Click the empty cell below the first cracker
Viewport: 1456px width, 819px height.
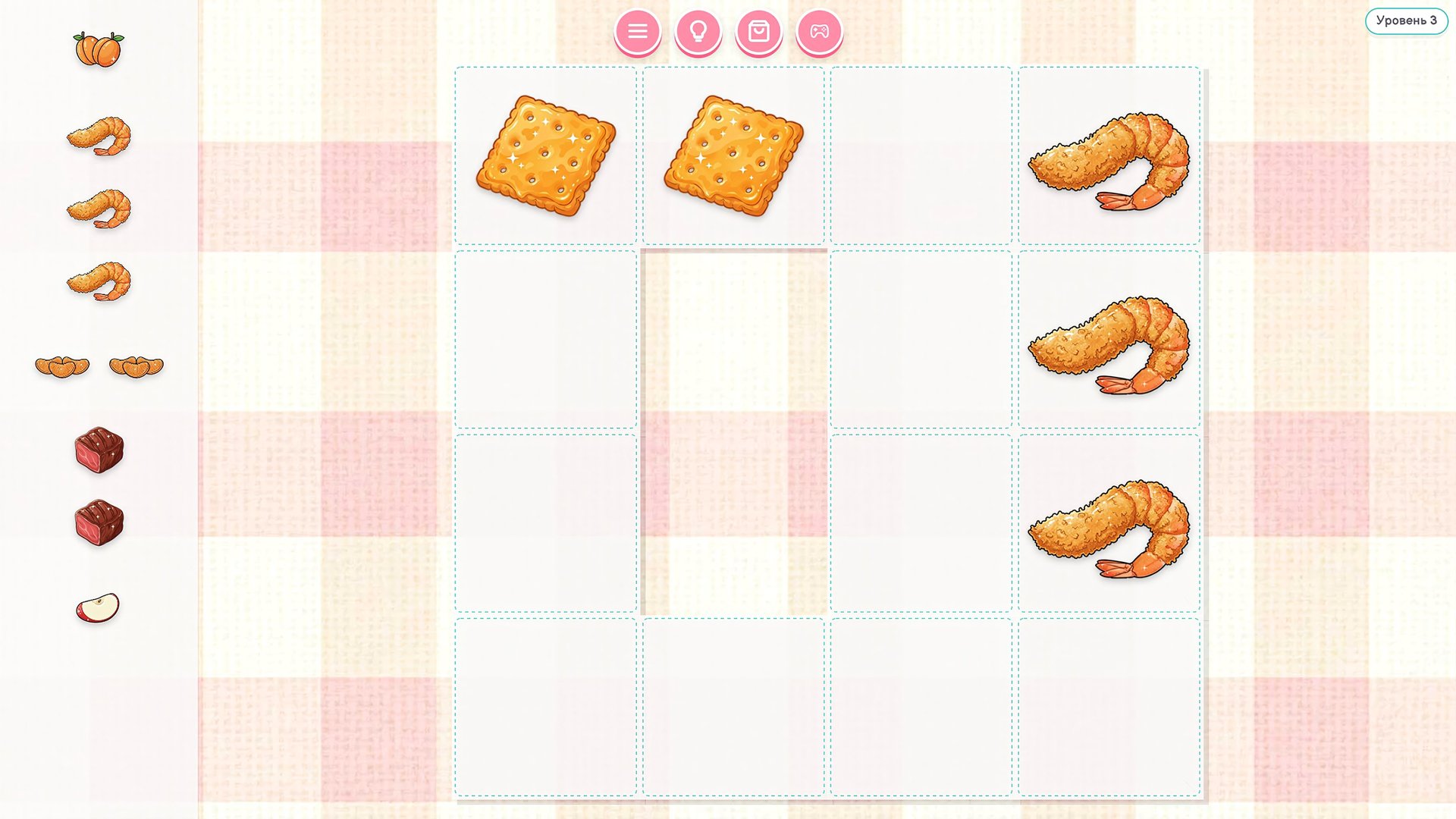[547, 341]
